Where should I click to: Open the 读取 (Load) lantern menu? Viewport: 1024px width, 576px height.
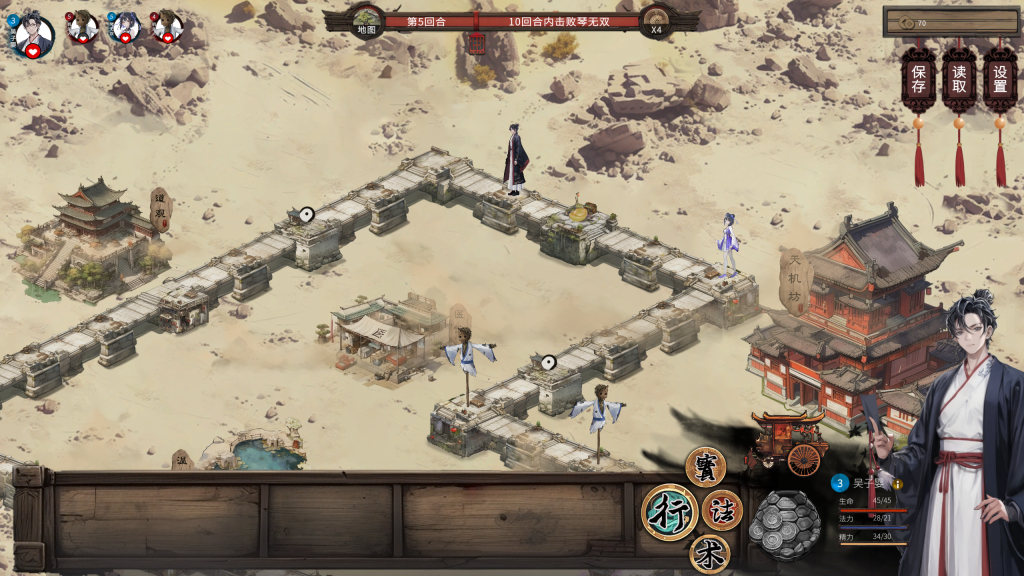[x=959, y=79]
